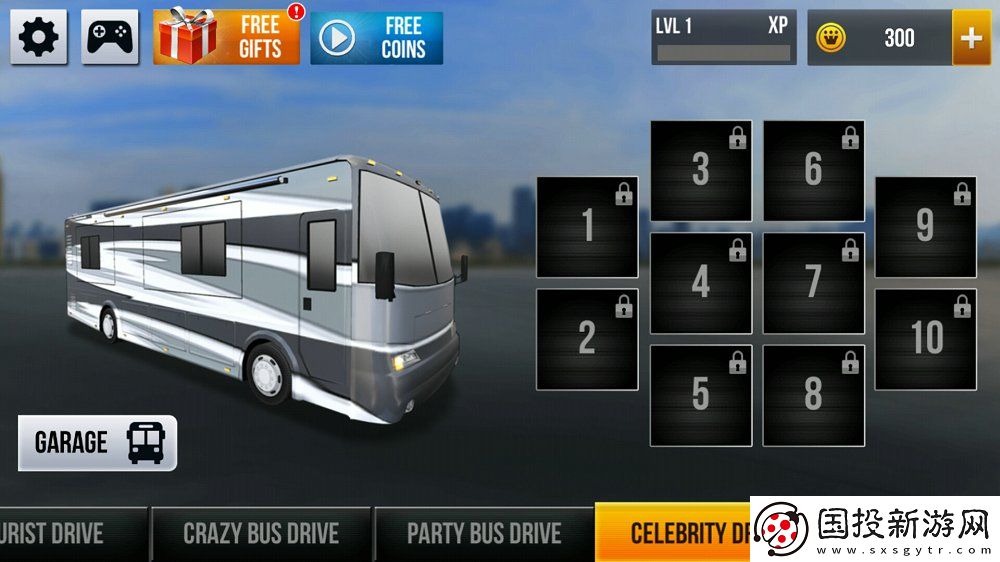Screen dimensions: 1000x562
Task: Switch to Party Bus Drive tab
Action: point(484,533)
